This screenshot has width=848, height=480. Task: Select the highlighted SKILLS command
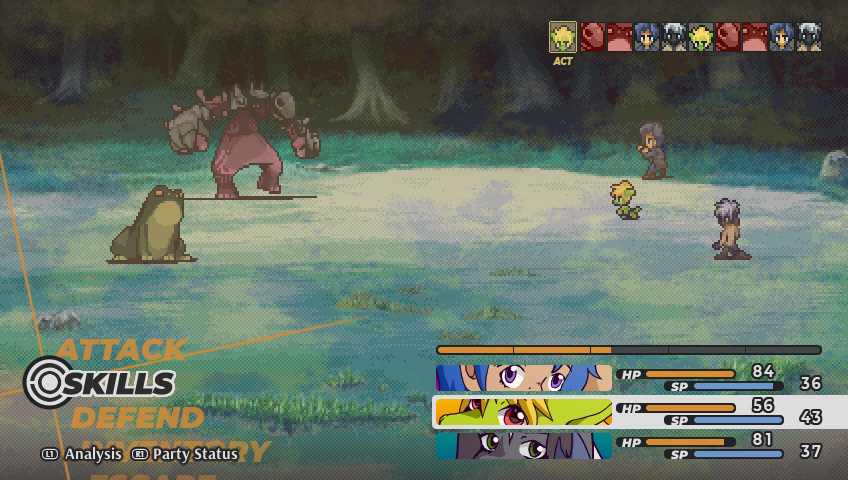point(119,383)
